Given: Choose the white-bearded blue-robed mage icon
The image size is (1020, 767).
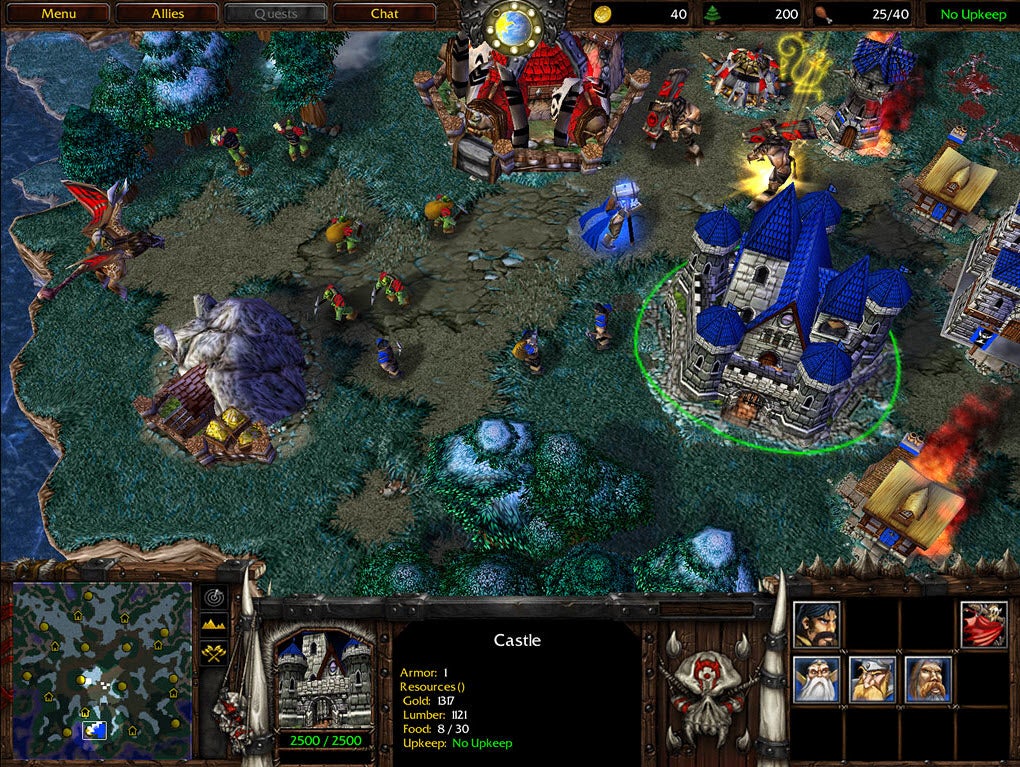Looking at the screenshot, I should 817,680.
